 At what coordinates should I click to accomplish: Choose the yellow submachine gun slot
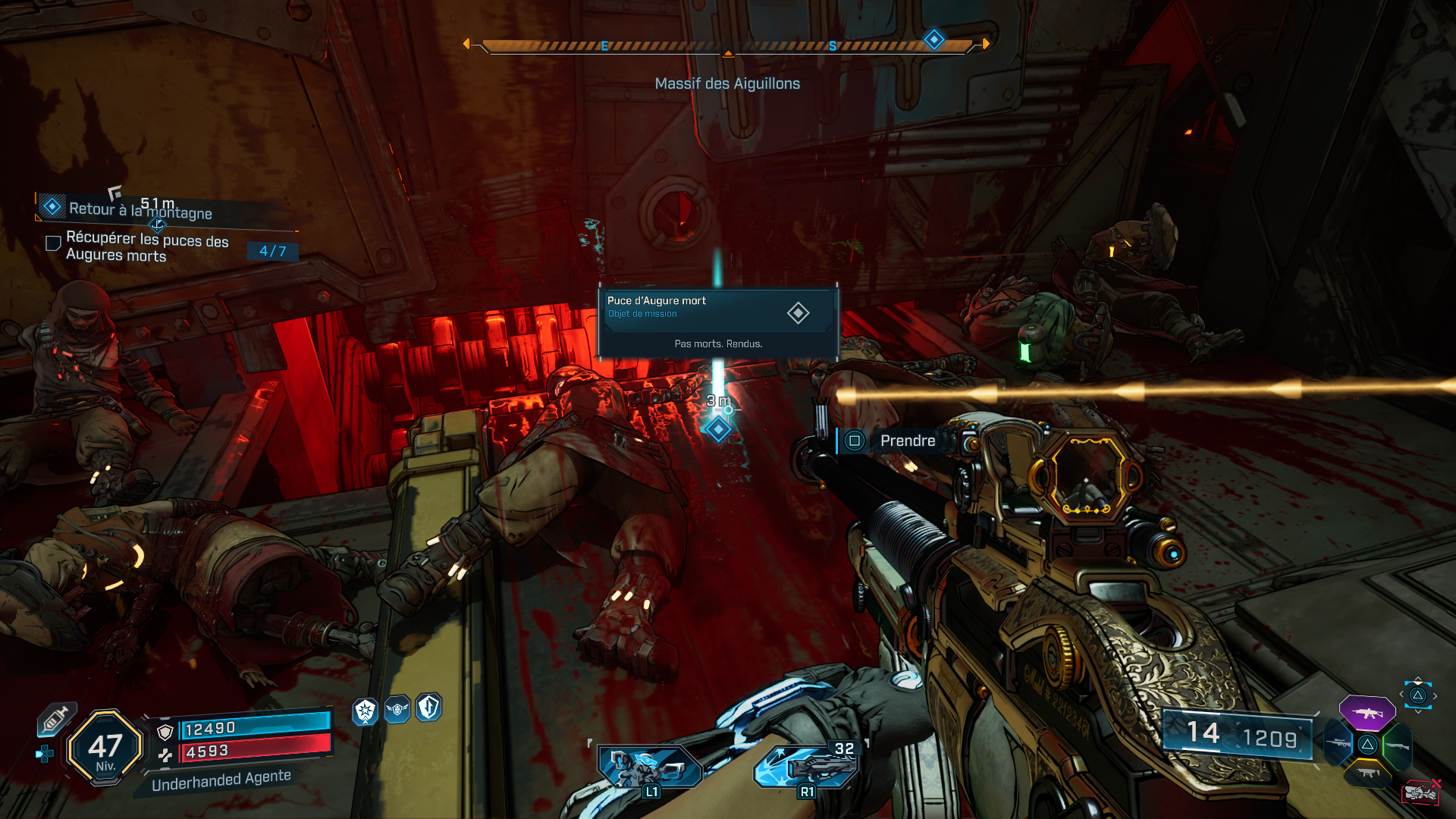(1367, 773)
